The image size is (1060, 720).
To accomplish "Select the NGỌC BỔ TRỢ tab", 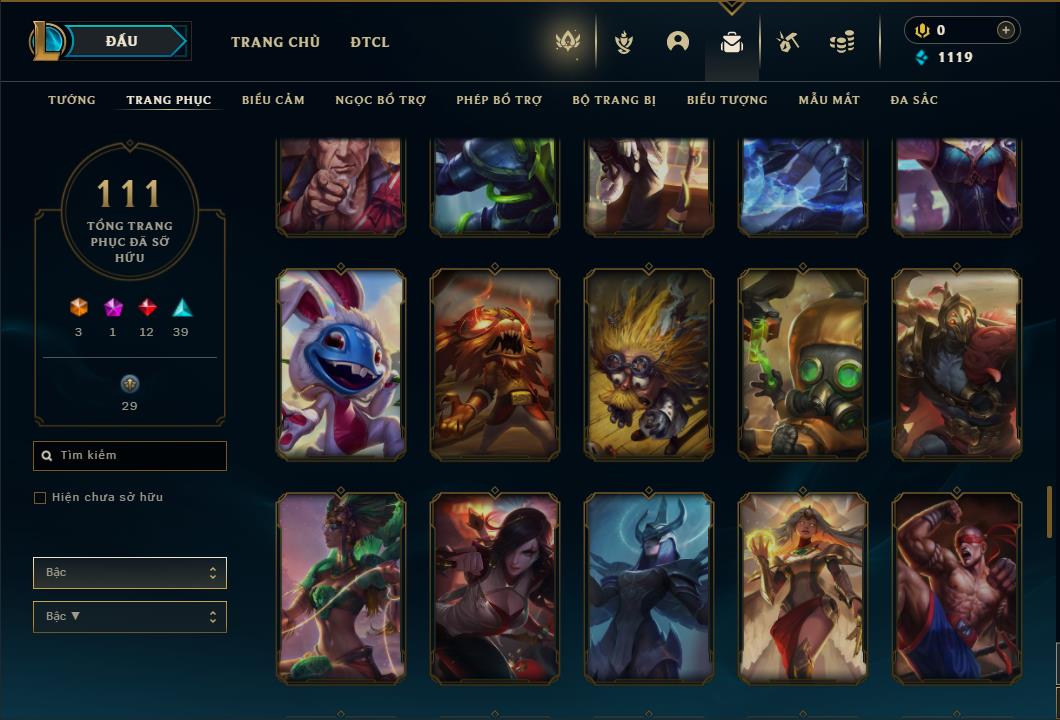I will (x=380, y=100).
